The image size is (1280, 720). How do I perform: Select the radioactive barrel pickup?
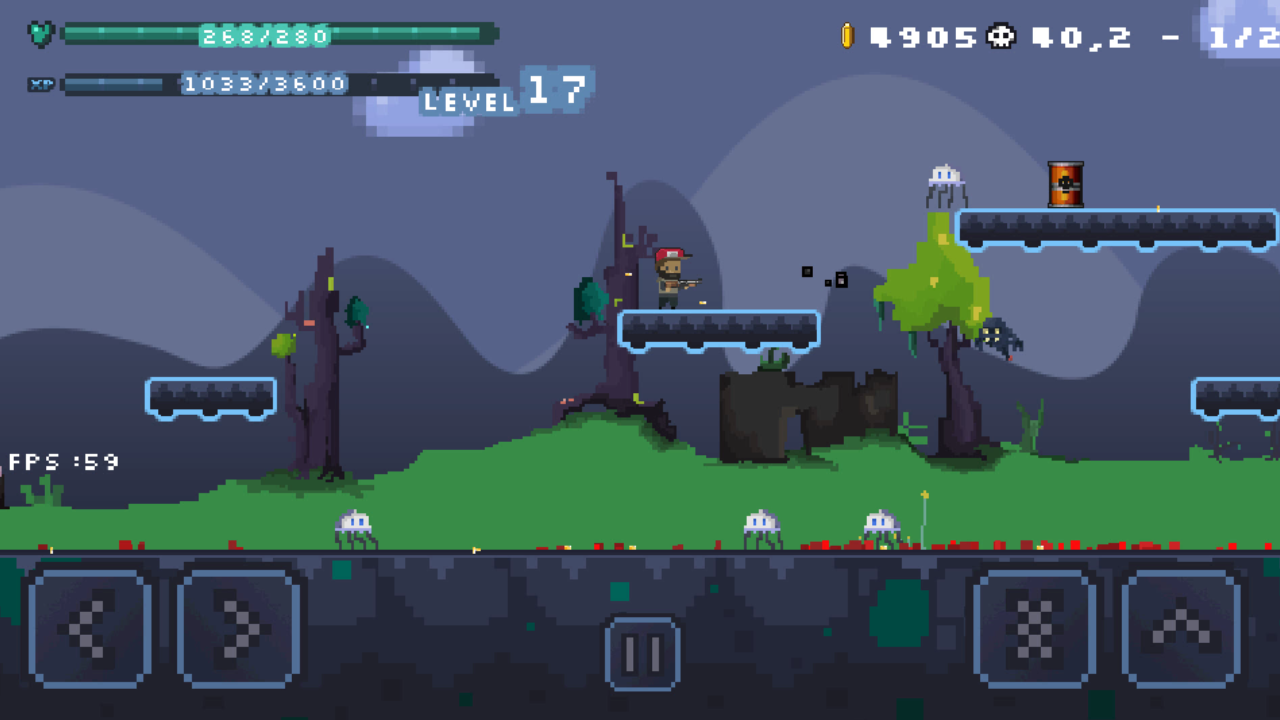(1067, 185)
